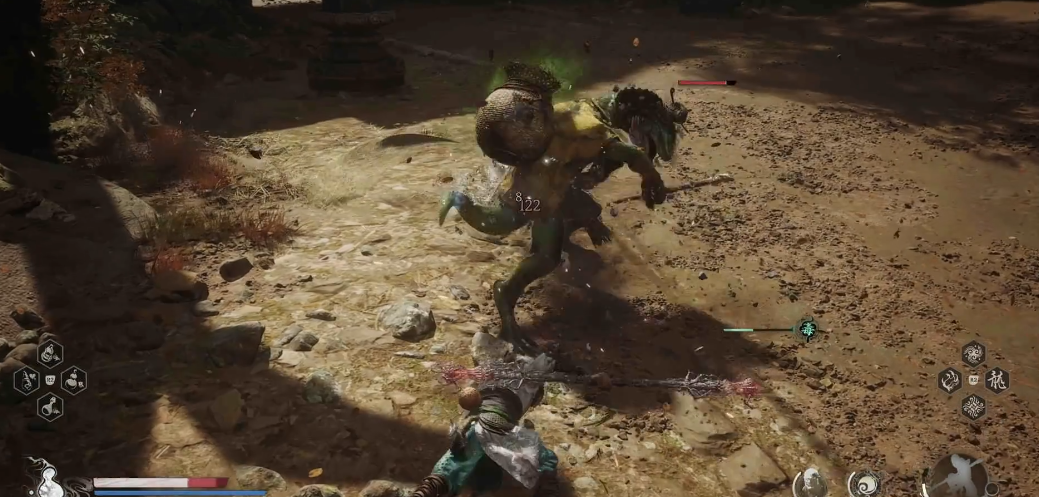Screen dimensions: 1039x497
Task: Activate the spiral vessel ability
Action: pyautogui.click(x=863, y=484)
